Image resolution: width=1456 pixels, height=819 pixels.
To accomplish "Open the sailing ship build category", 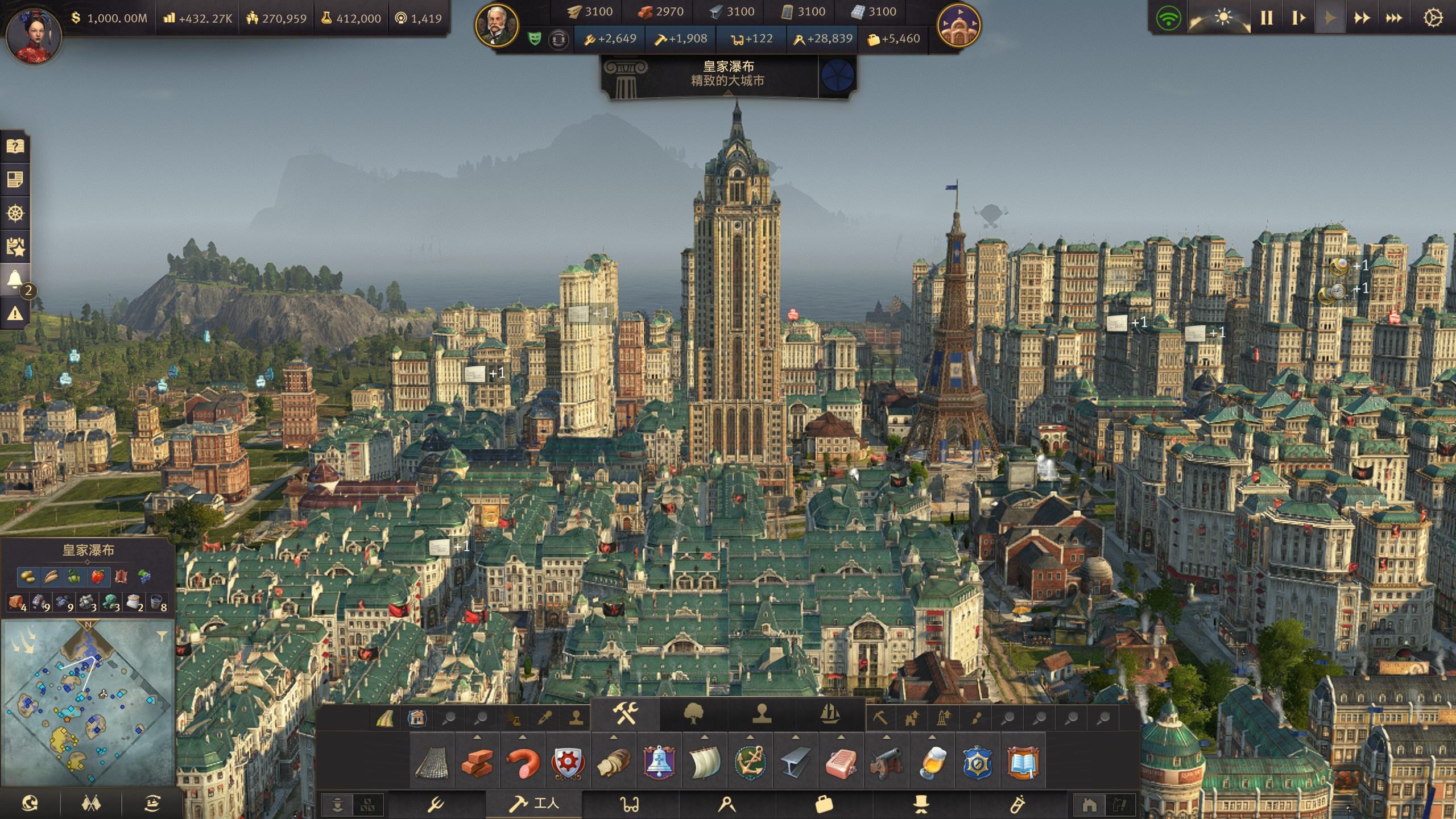I will [x=830, y=714].
